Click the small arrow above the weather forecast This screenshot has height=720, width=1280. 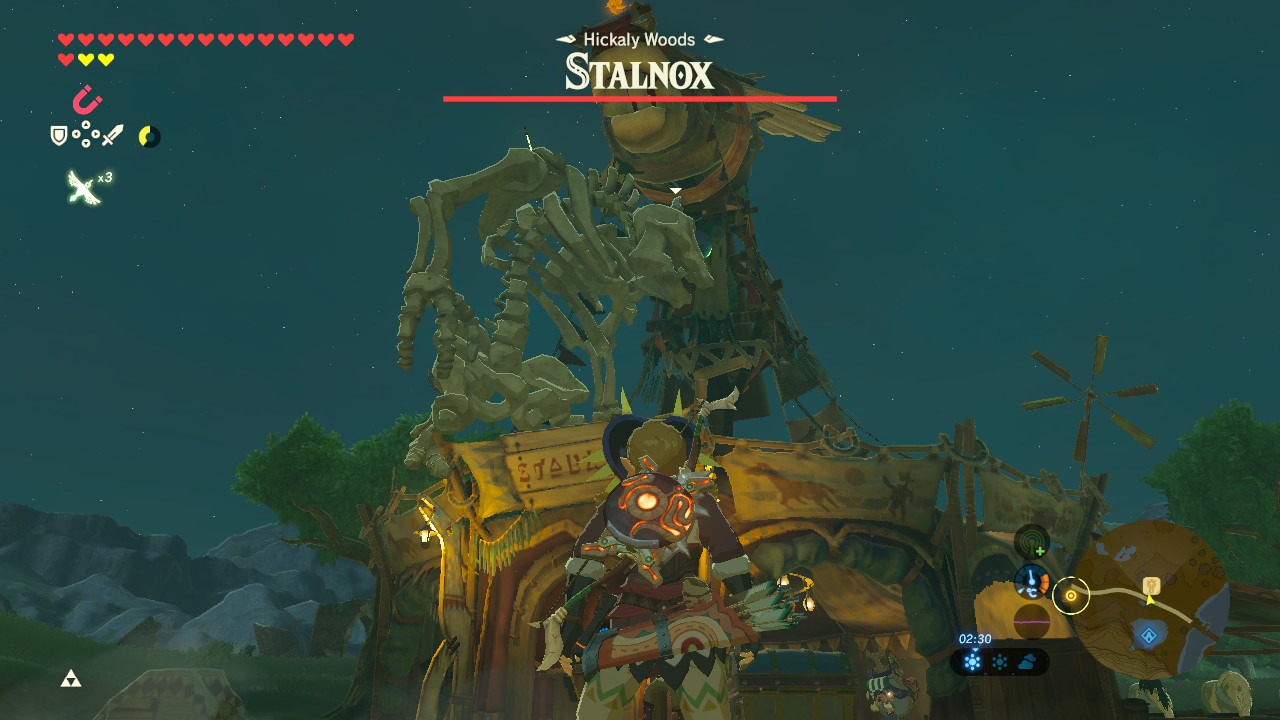click(975, 650)
